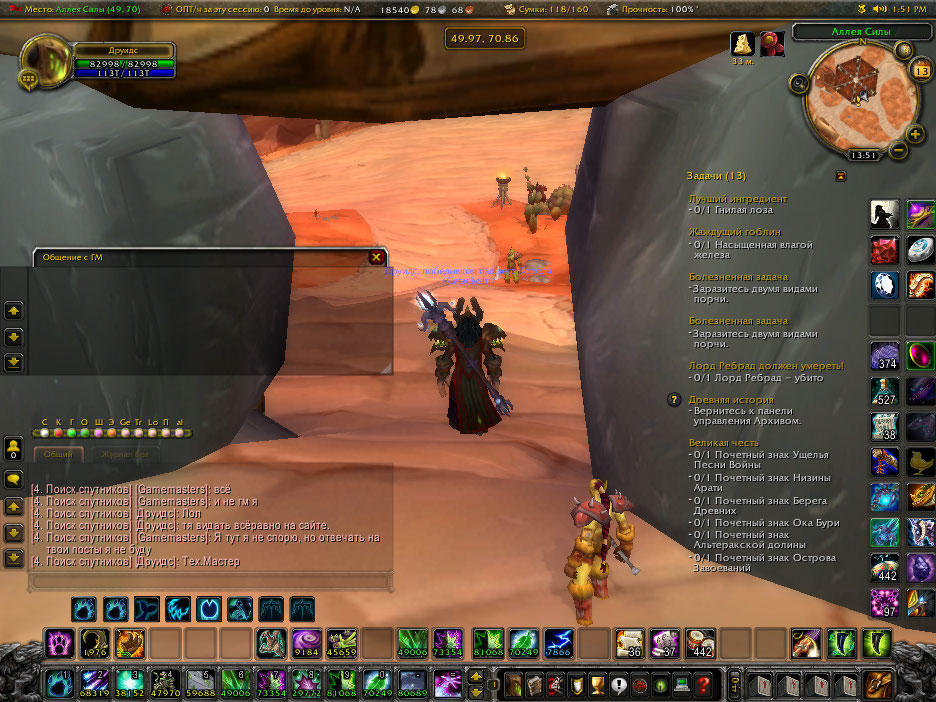Open the "Древняя история" quest entry
936x702 pixels.
click(730, 400)
